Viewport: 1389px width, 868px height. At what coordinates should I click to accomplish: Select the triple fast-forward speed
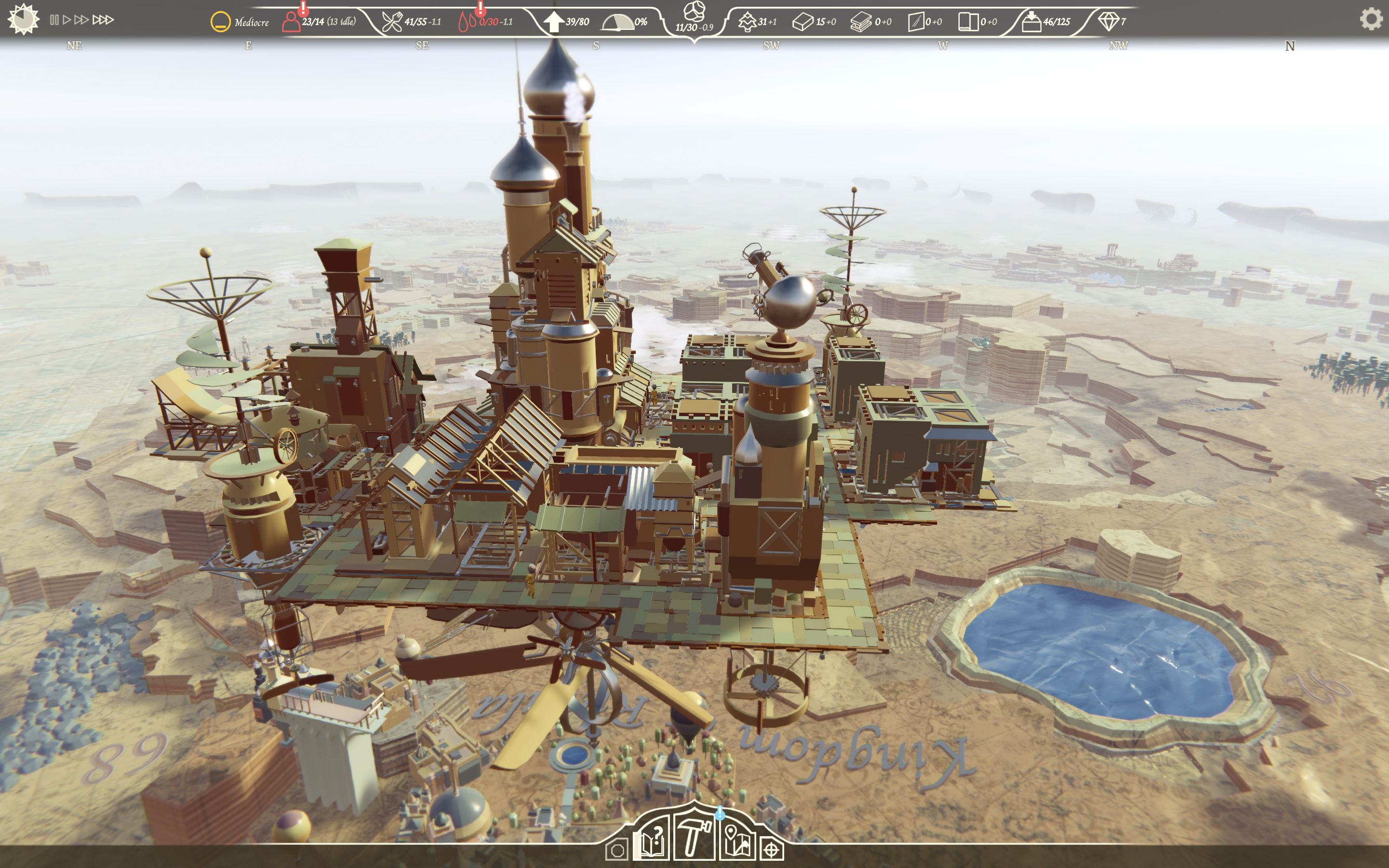coord(103,20)
